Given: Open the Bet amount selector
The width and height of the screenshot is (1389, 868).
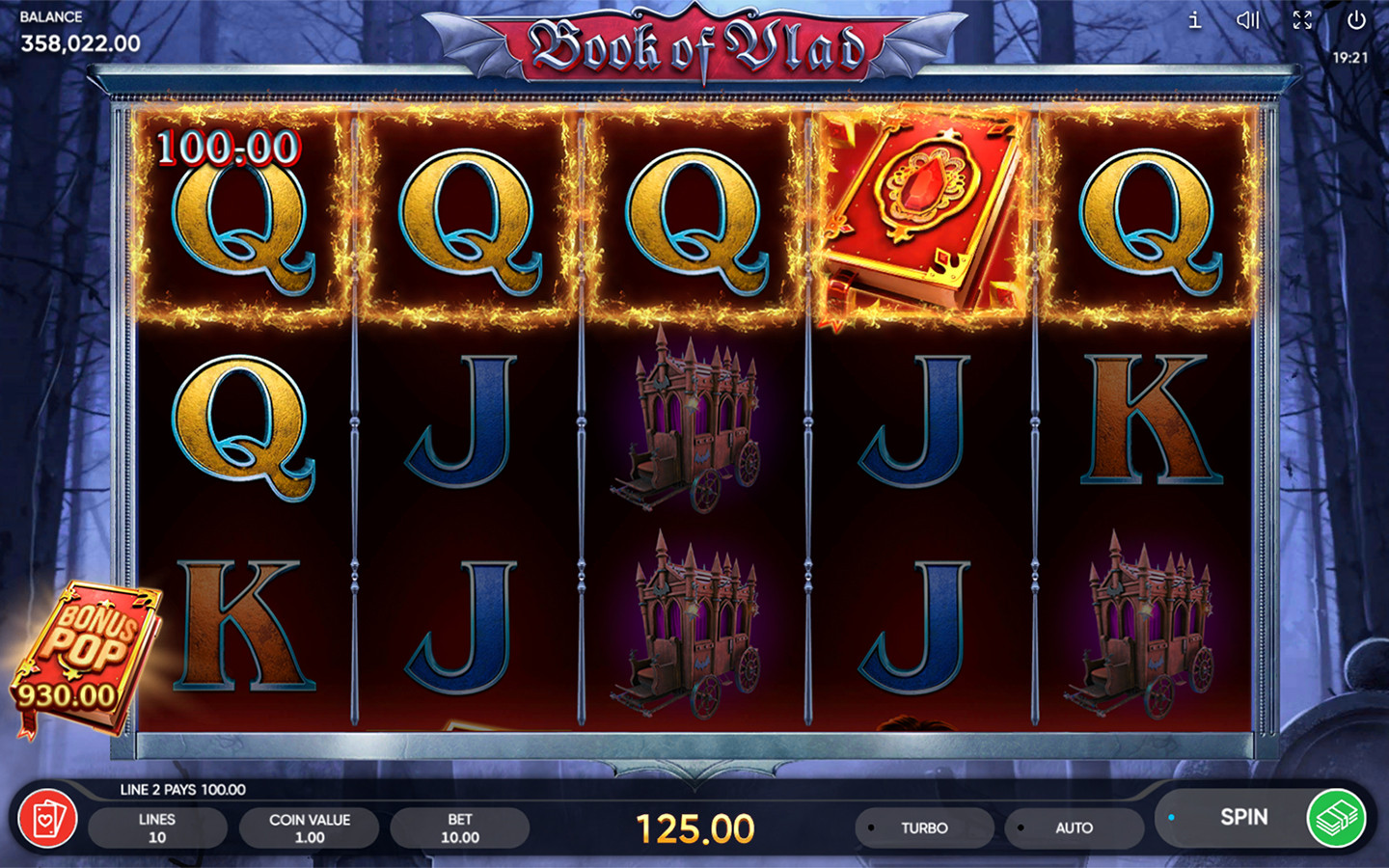Looking at the screenshot, I should pos(459,827).
